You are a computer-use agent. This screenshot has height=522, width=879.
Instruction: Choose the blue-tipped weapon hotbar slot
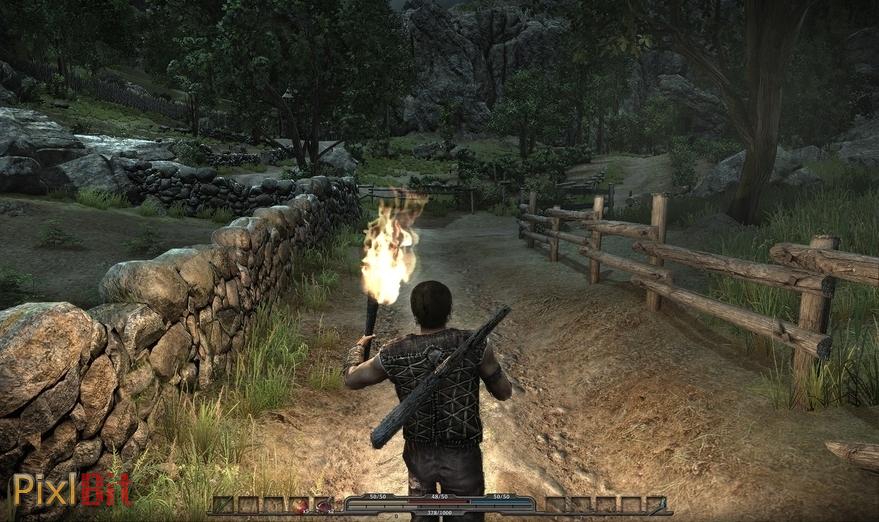coord(656,505)
